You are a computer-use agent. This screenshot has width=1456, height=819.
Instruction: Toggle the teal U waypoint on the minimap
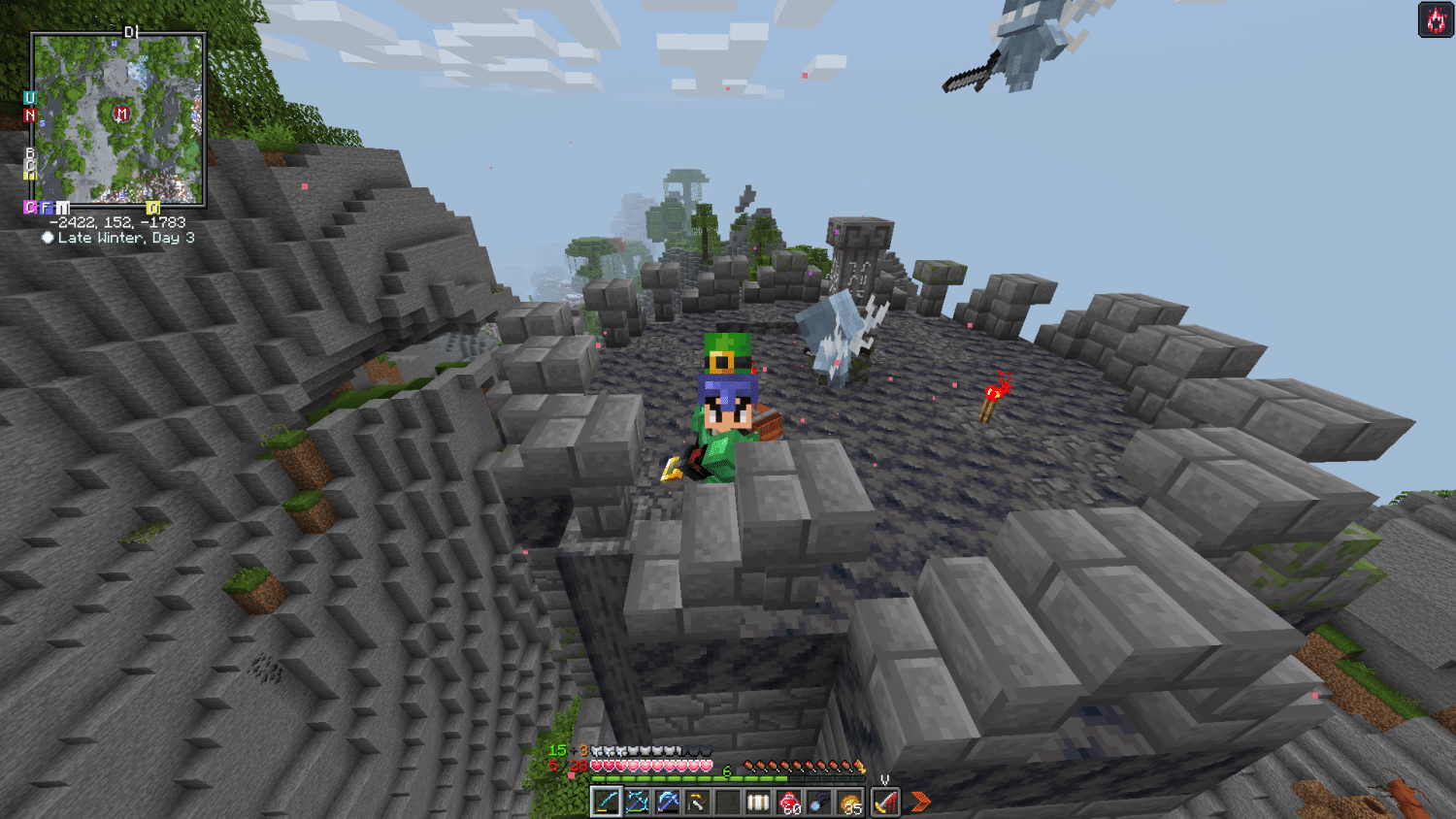(29, 96)
